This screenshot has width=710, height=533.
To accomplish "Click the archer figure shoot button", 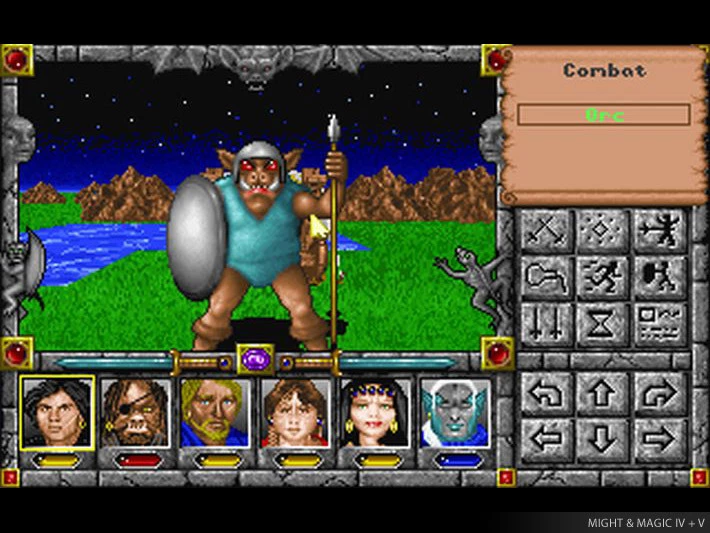I will (661, 231).
